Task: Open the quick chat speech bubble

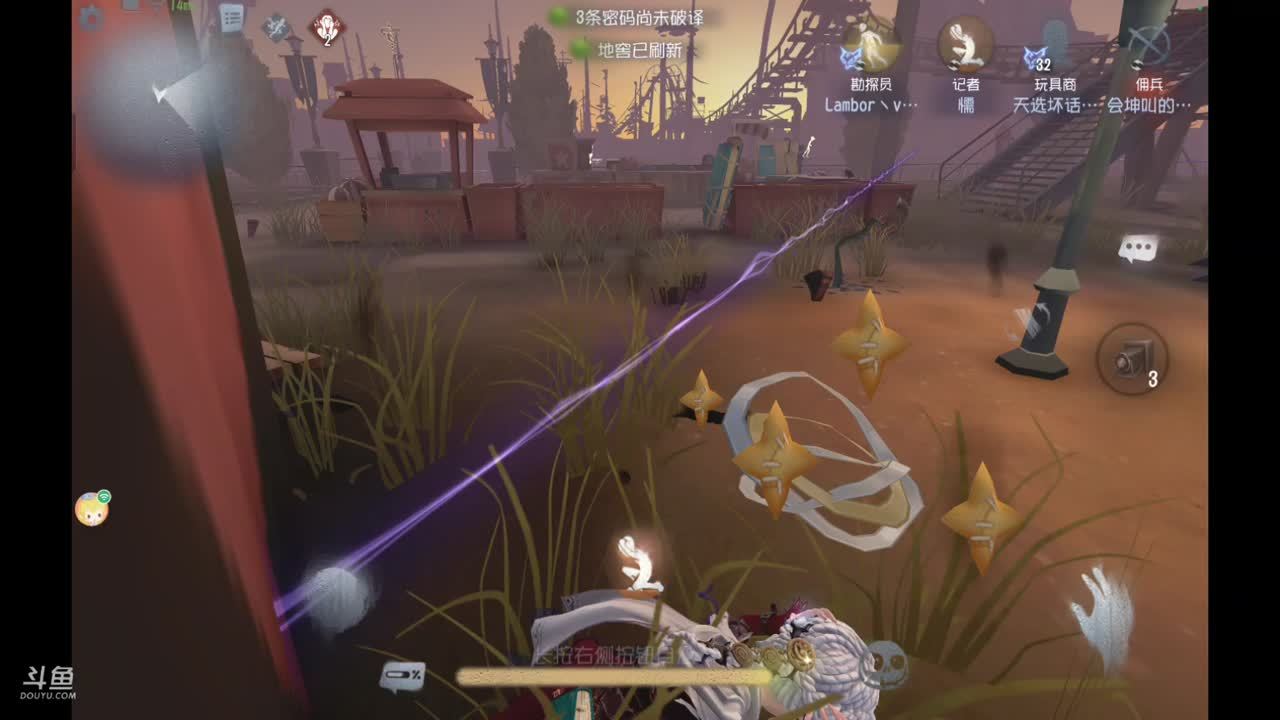Action: click(1137, 249)
